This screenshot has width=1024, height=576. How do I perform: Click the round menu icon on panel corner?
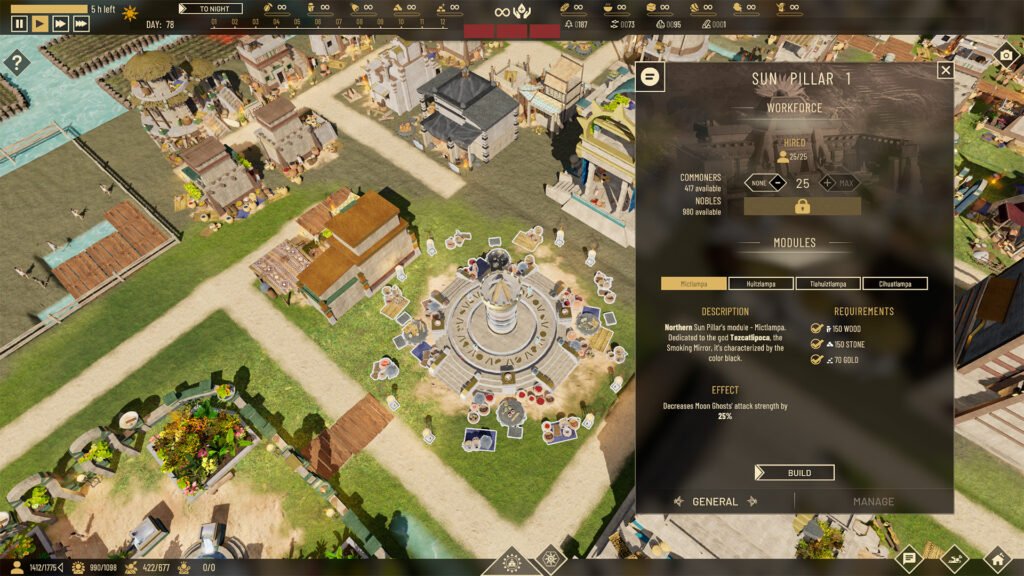[651, 76]
